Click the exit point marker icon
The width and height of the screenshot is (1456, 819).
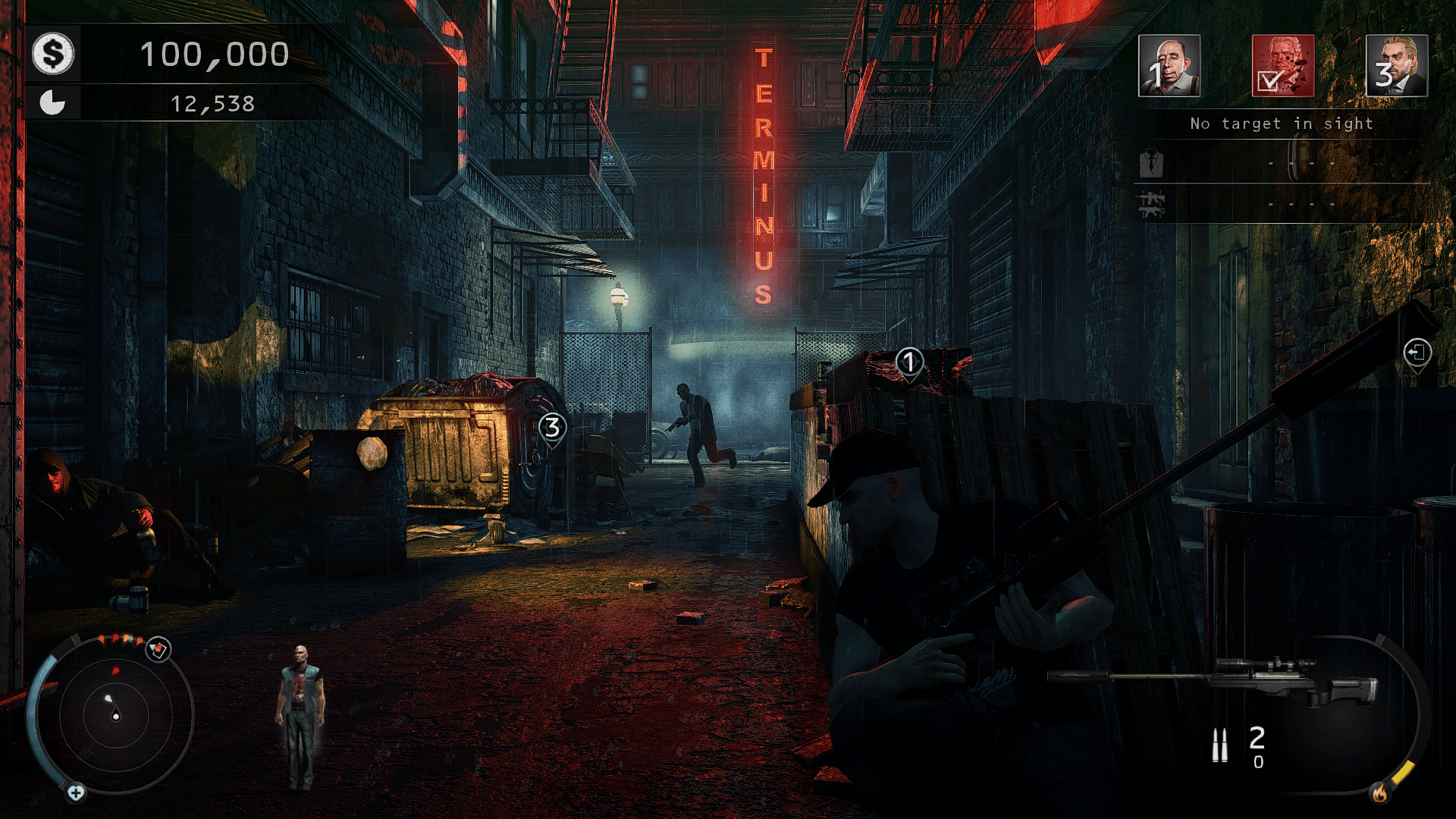1417,353
